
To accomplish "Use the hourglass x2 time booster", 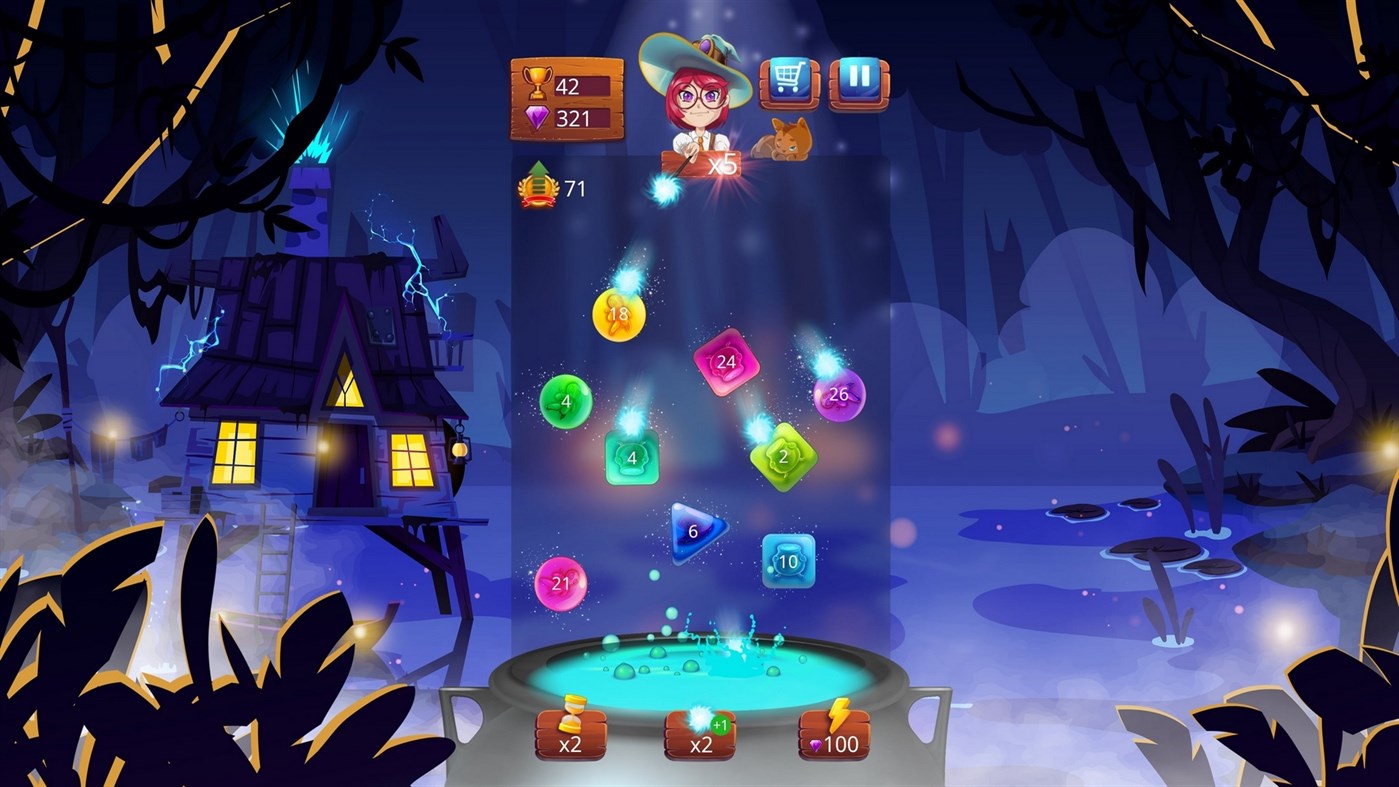I will pos(570,732).
